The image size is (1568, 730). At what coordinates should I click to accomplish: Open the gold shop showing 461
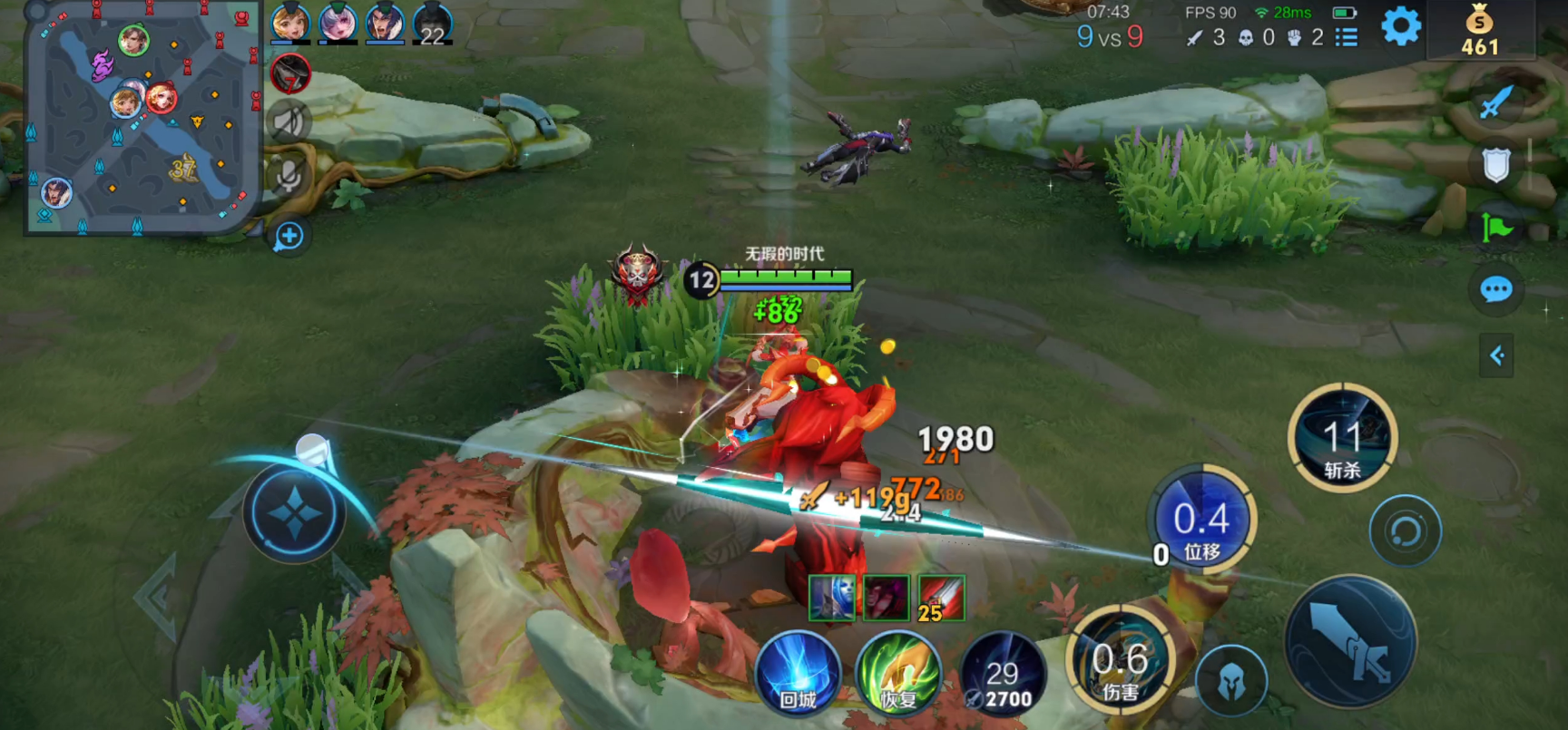coord(1479,32)
